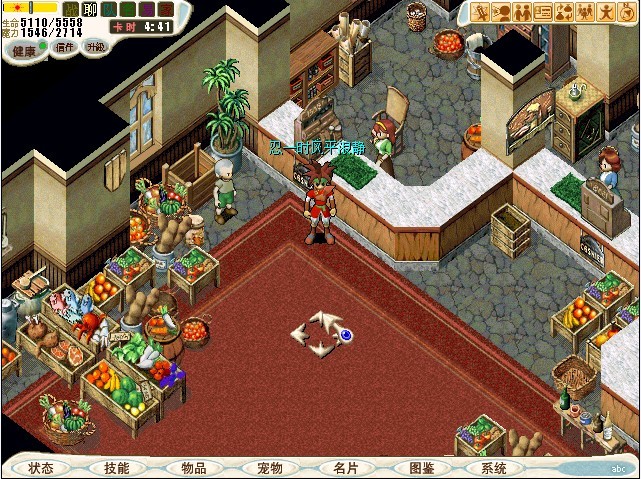Select the ID card exchange icon
The image size is (641, 479).
pyautogui.click(x=544, y=12)
